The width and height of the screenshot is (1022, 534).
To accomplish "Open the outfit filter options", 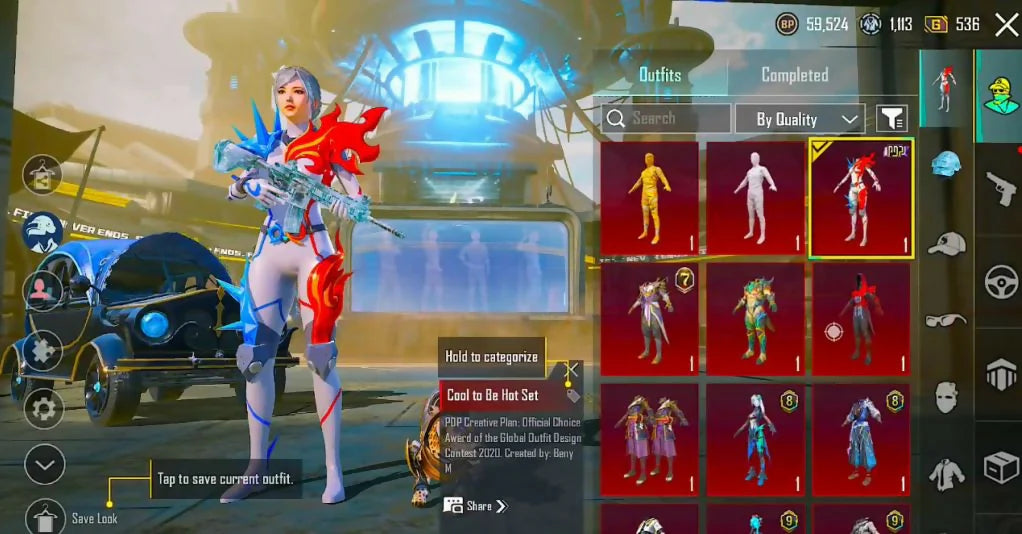I will coord(891,119).
